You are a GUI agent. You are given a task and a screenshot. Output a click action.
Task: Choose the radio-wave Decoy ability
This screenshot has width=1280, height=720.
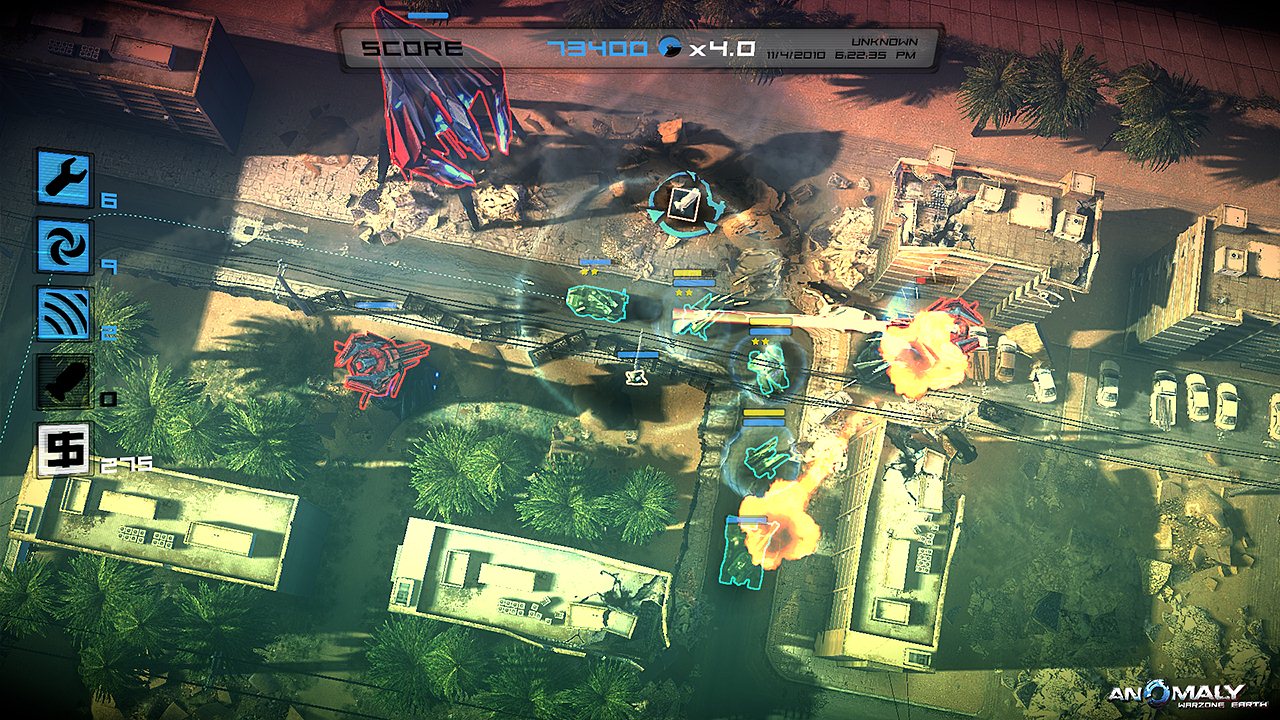click(65, 314)
